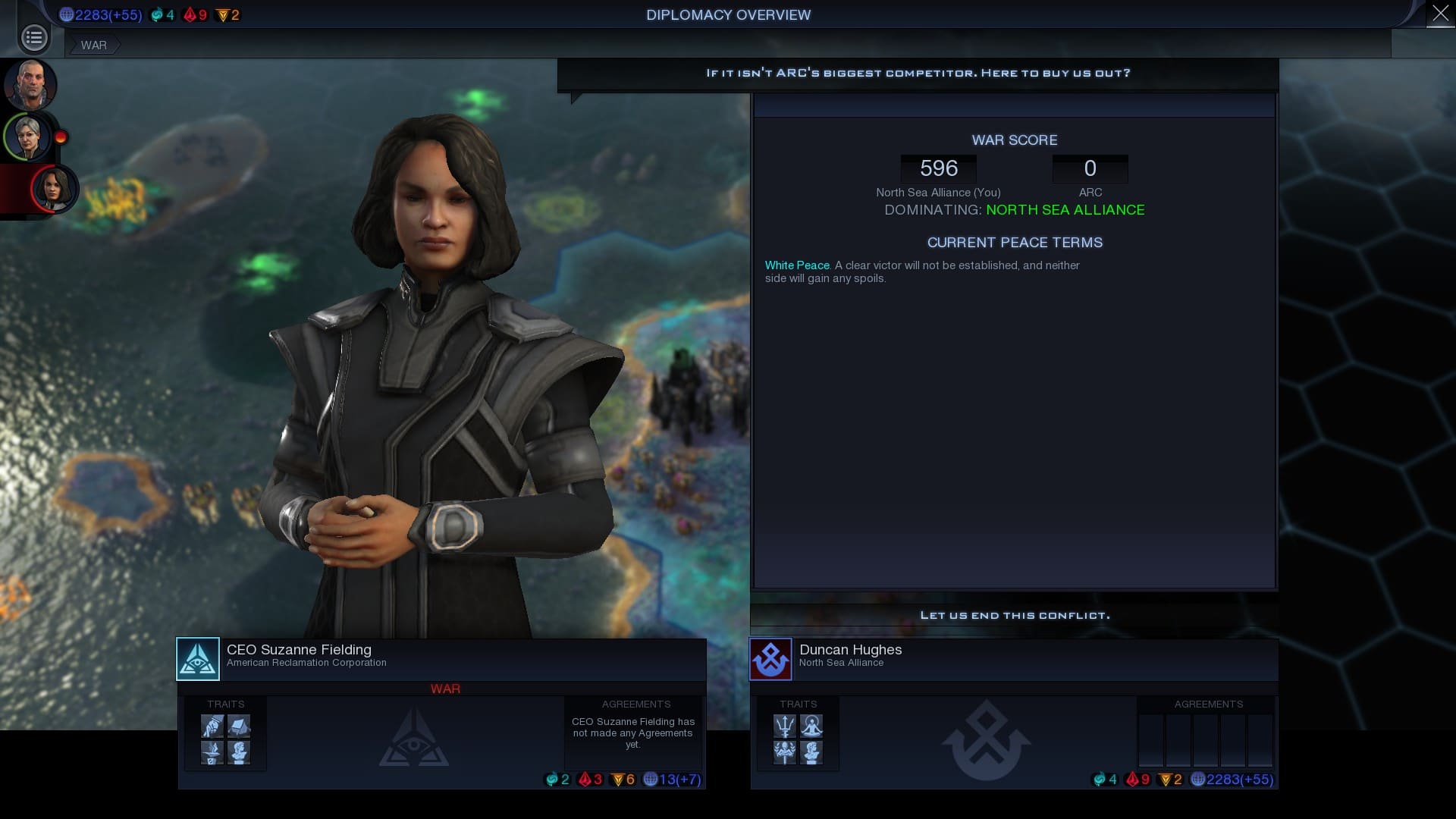Inspect Duncan Hughes' meditating figure trait icon
Screen dimensions: 1456x819
(811, 726)
